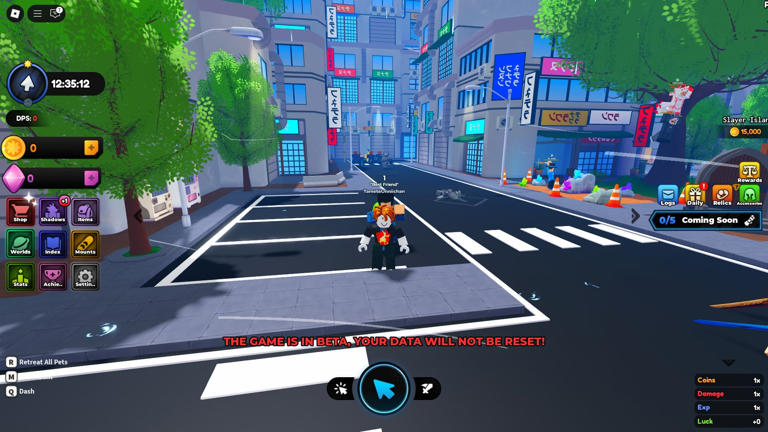Toggle the auto-click cursor button
The height and width of the screenshot is (432, 768).
point(341,389)
